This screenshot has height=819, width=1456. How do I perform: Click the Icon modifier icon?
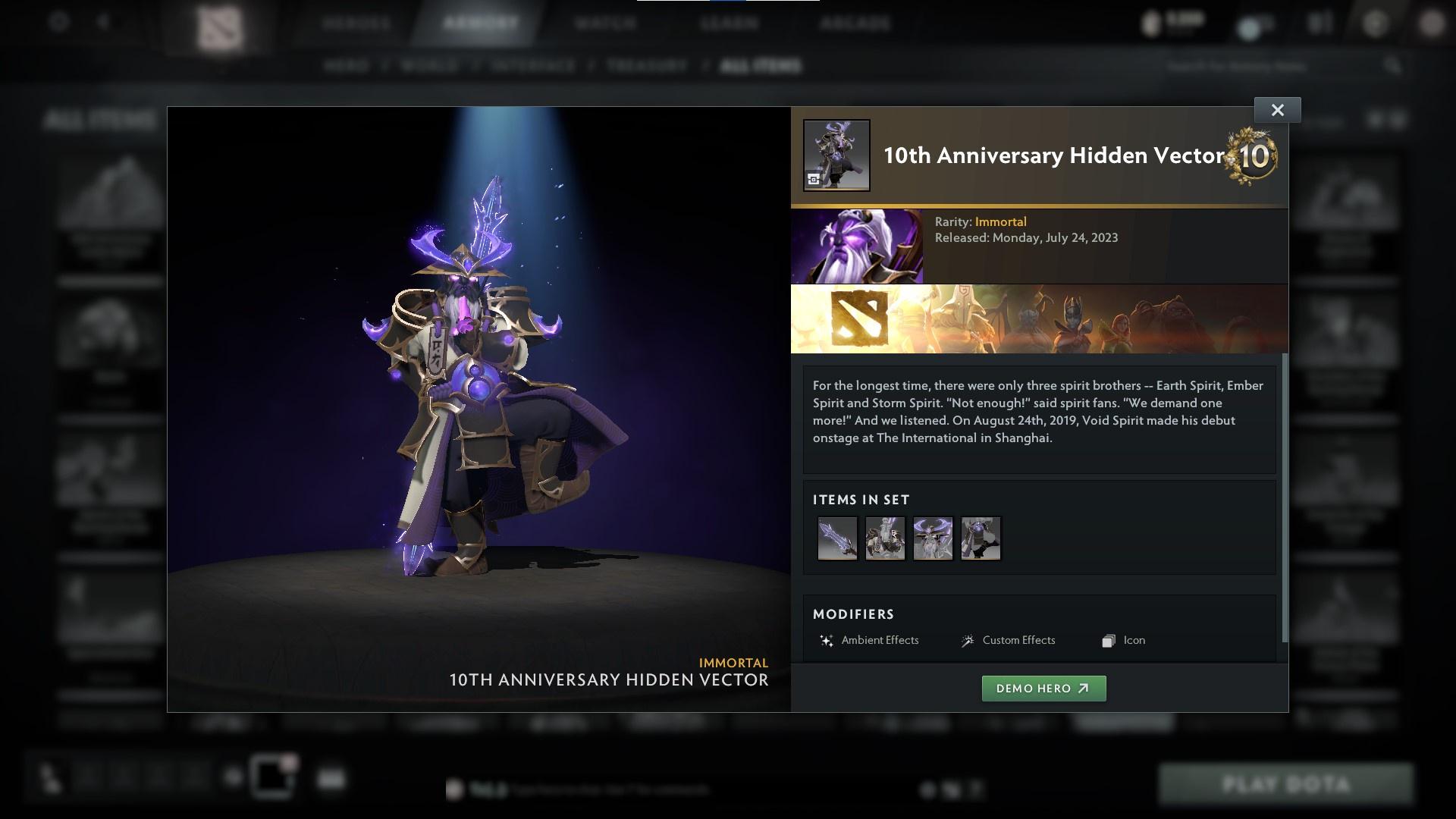(1108, 641)
